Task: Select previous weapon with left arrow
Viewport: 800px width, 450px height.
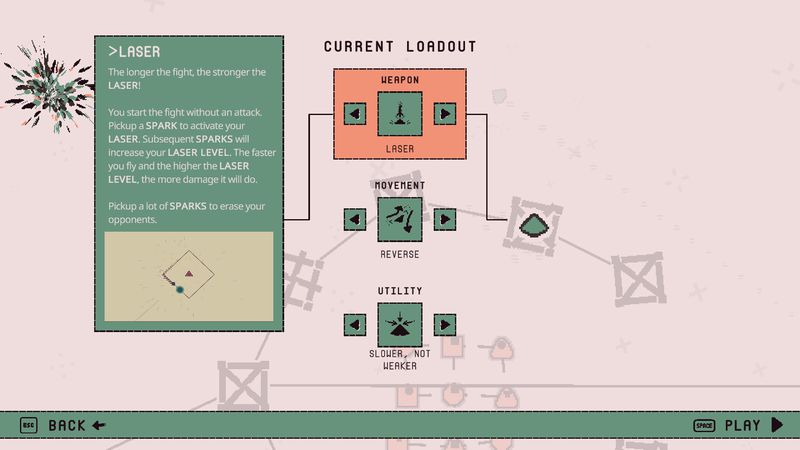Action: click(x=355, y=114)
